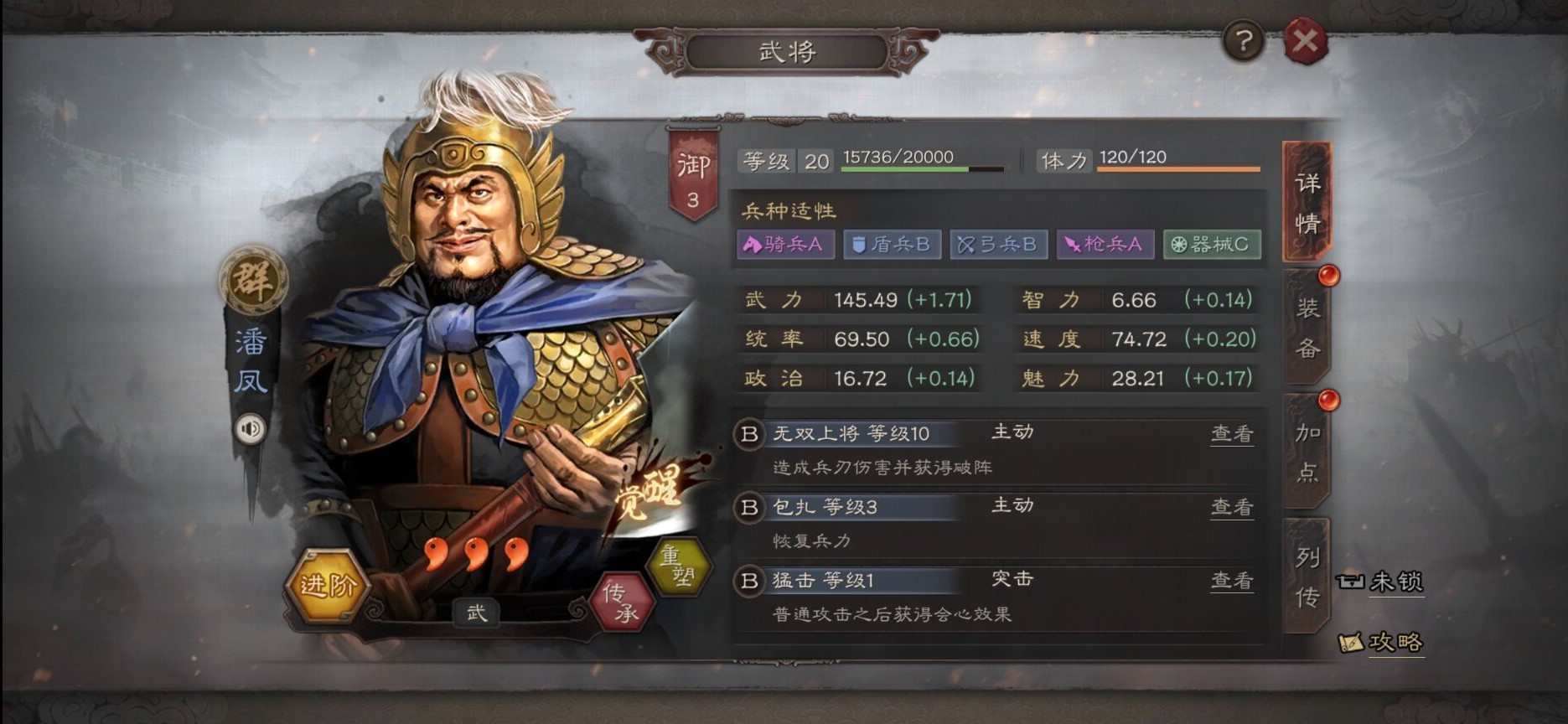
Task: Select the 骑兵A cavalry aptitude icon
Action: (784, 245)
